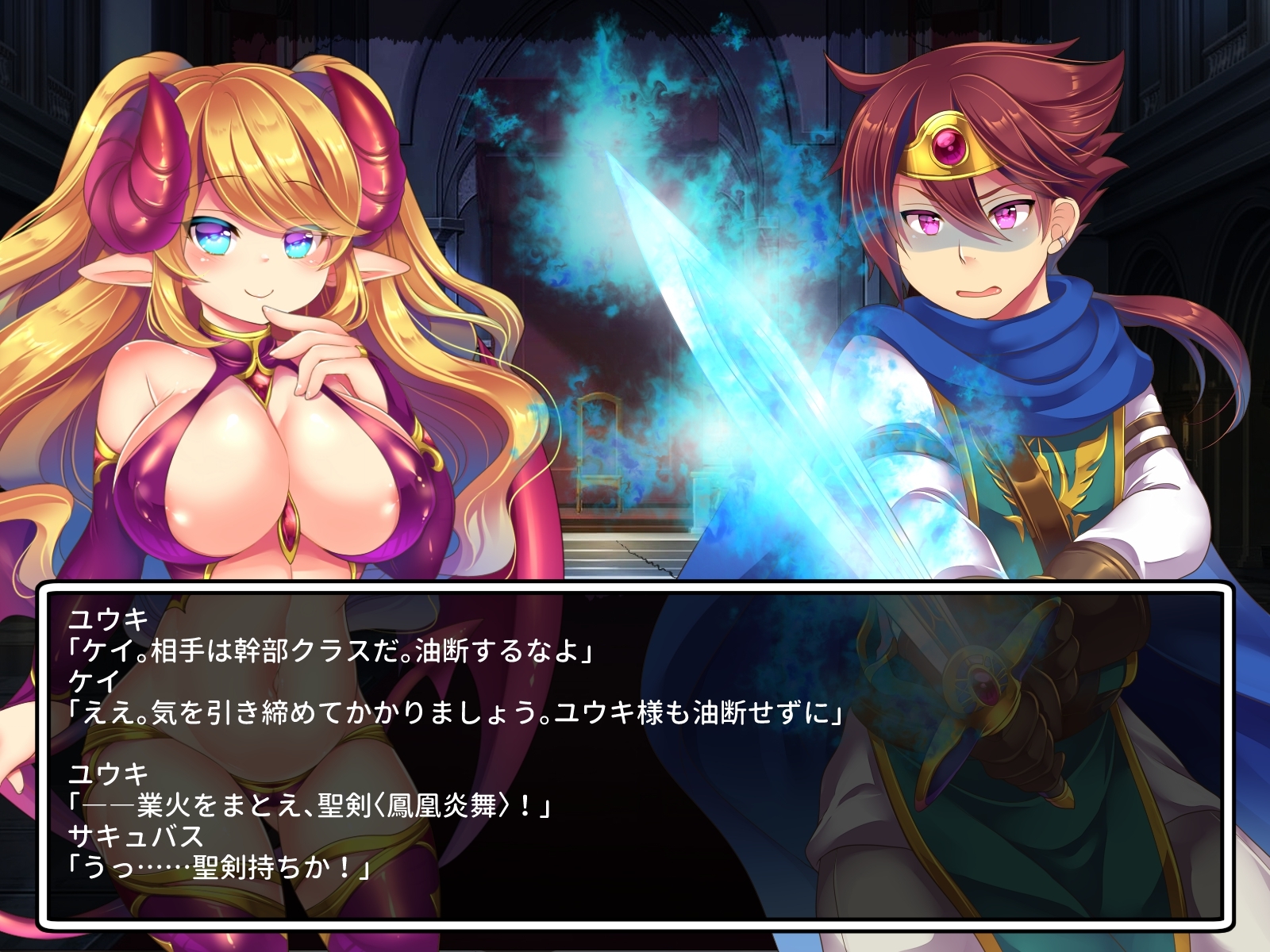The image size is (1270, 952).
Task: Select the throne in the background
Action: click(x=601, y=444)
